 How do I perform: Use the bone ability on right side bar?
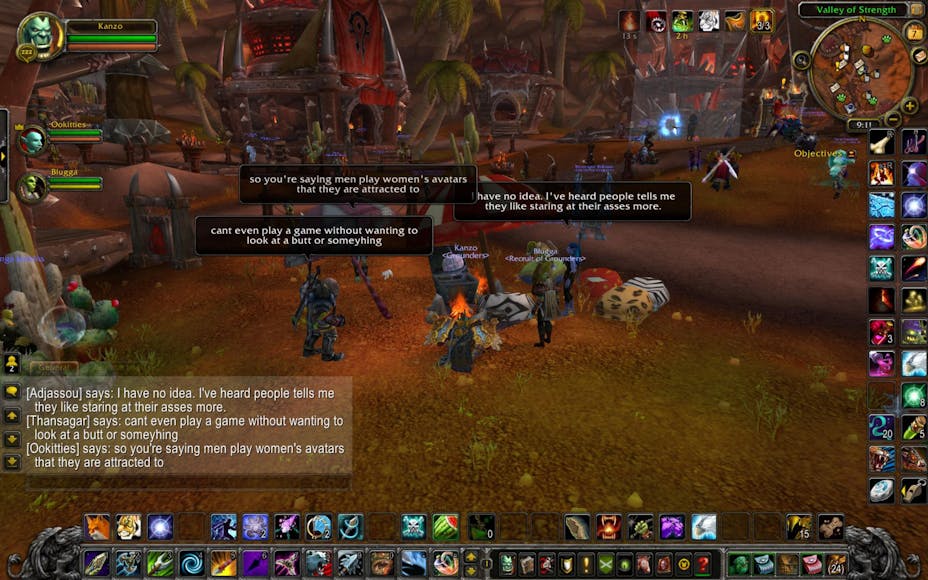point(881,142)
